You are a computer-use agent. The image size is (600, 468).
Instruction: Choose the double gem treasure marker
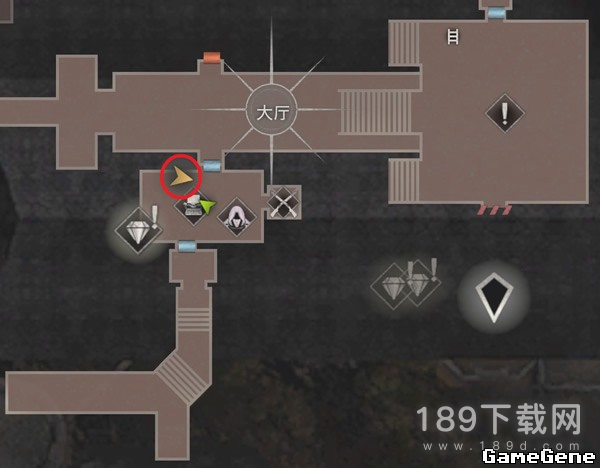(x=408, y=285)
